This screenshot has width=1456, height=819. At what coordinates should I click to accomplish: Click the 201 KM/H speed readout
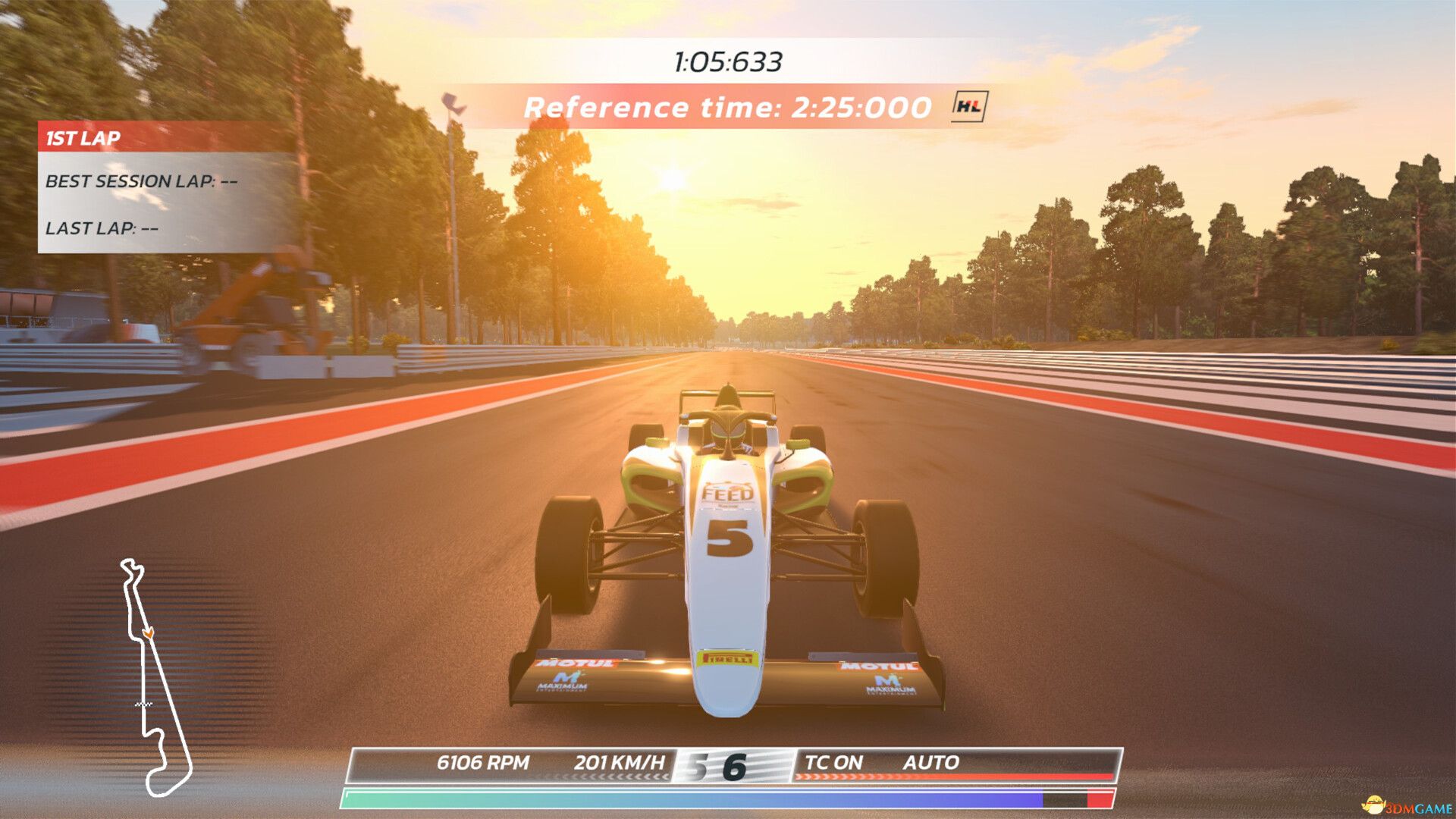(x=622, y=762)
